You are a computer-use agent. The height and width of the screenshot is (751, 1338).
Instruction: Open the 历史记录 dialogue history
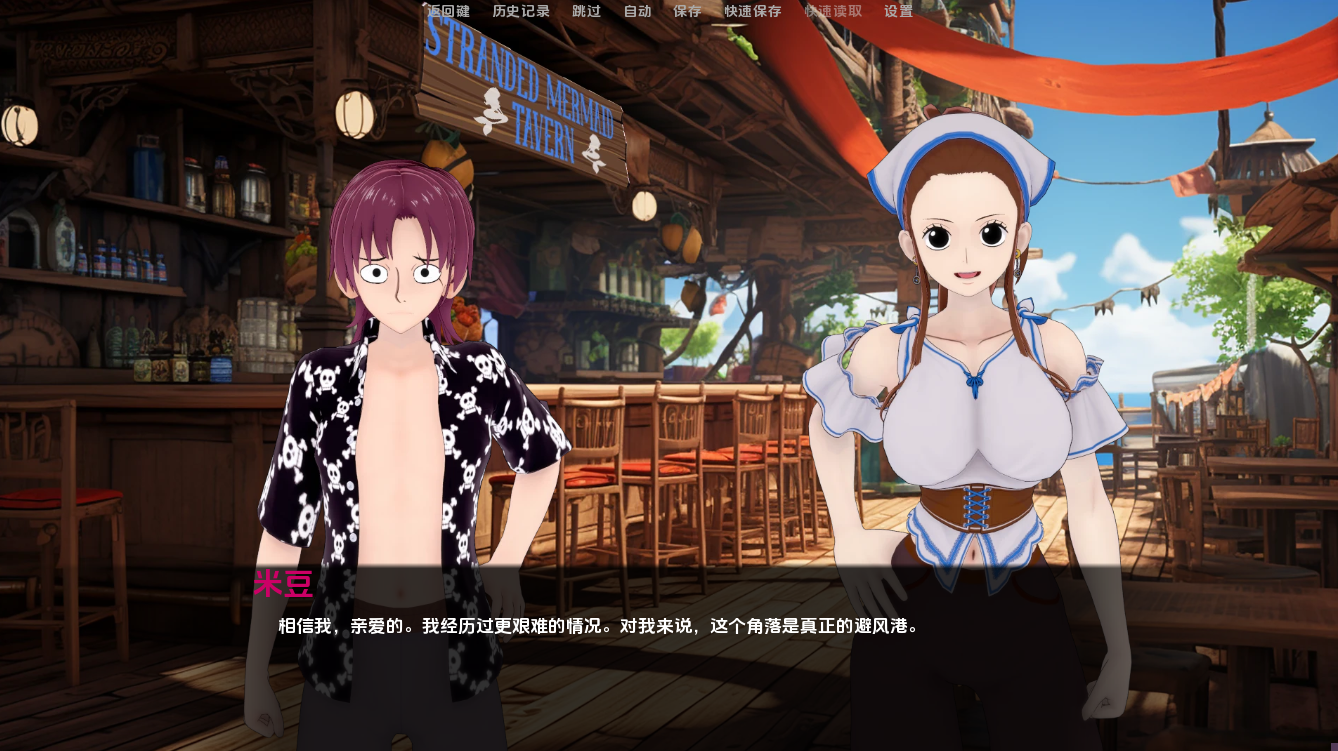click(x=521, y=13)
